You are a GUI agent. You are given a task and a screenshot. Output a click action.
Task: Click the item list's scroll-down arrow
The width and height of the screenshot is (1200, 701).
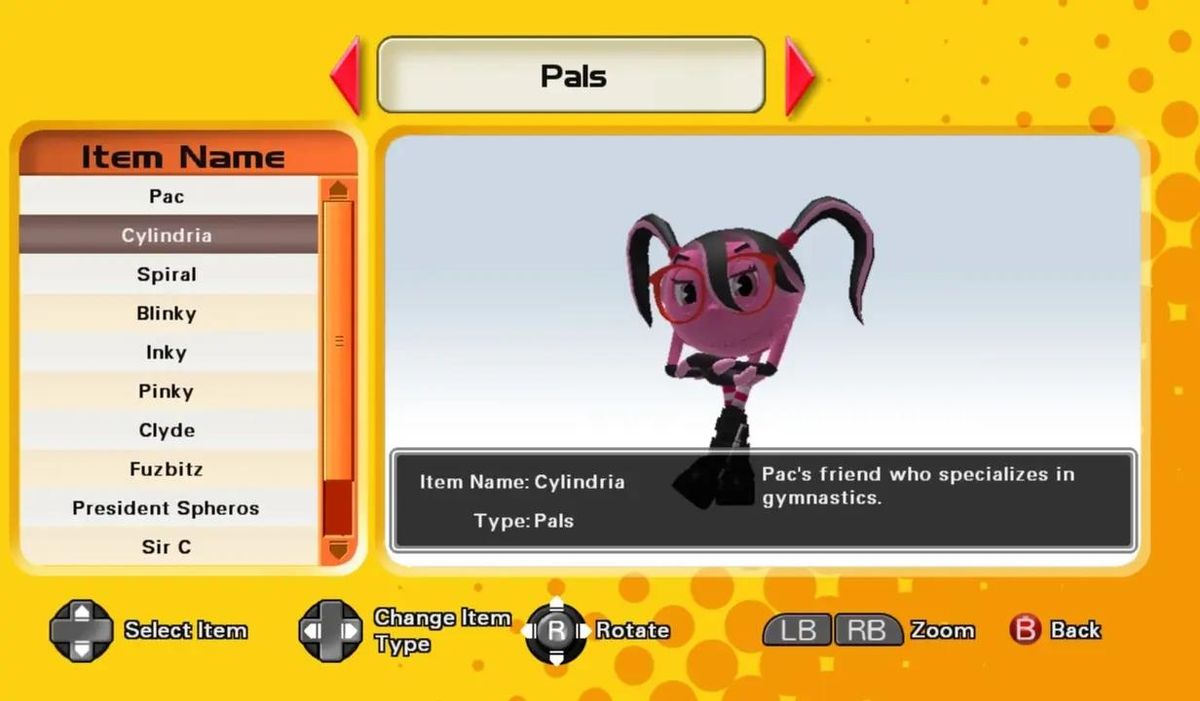(337, 549)
